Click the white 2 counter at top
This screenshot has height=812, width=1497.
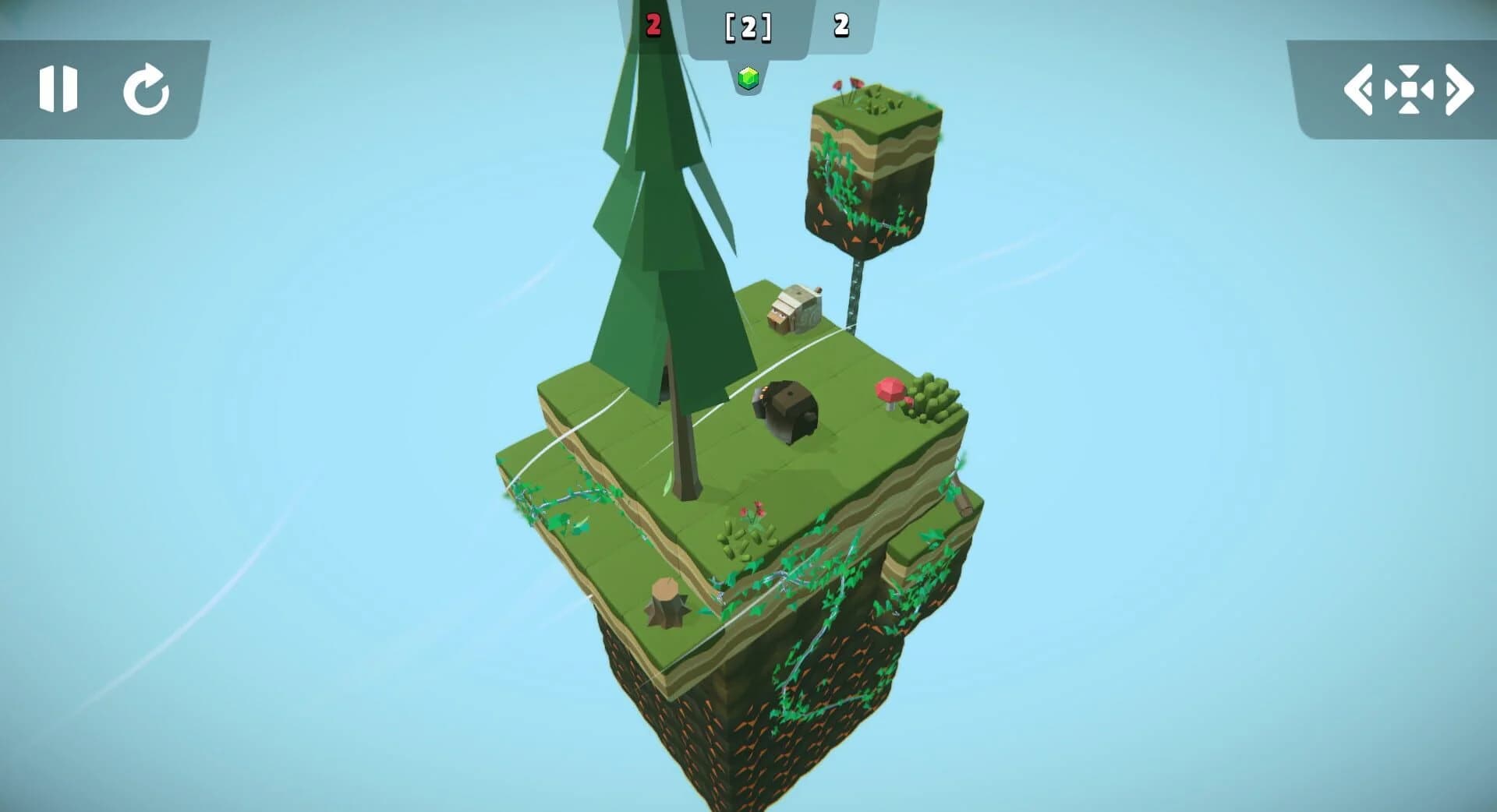[x=841, y=26]
